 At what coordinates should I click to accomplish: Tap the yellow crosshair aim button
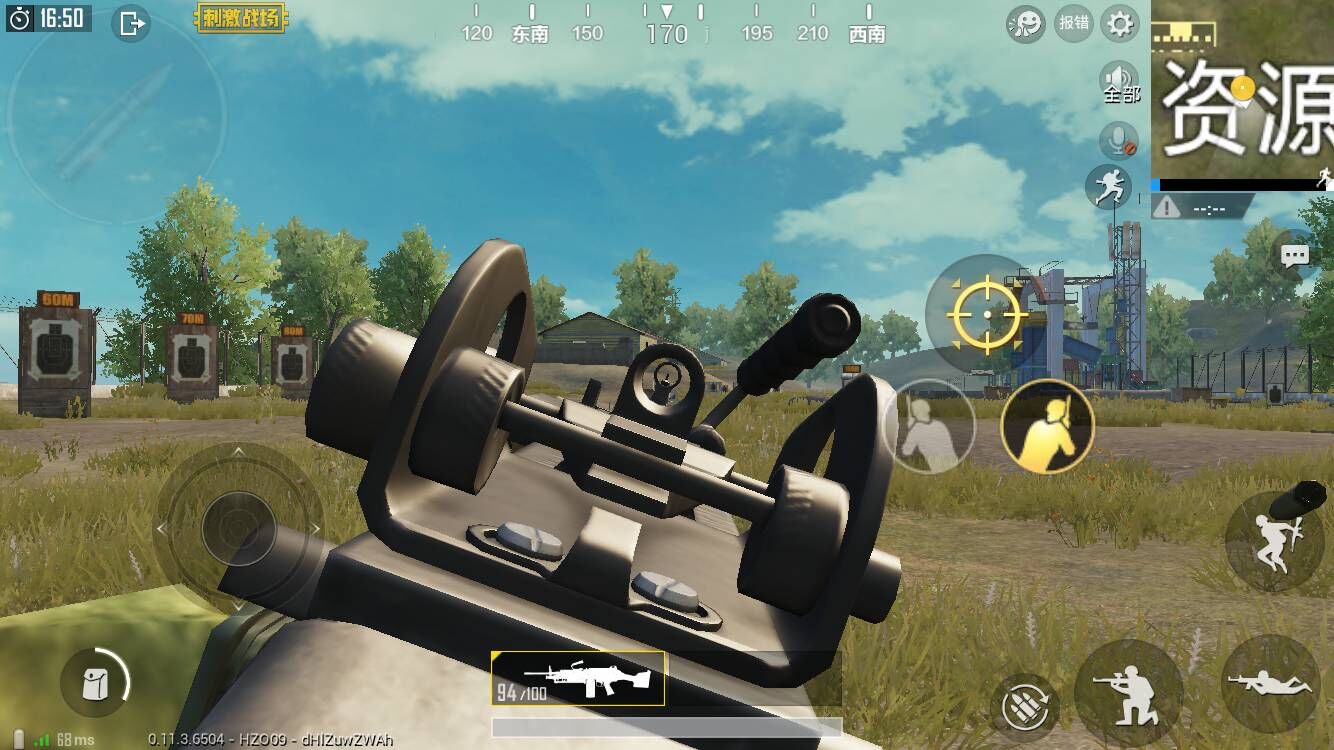pos(986,315)
